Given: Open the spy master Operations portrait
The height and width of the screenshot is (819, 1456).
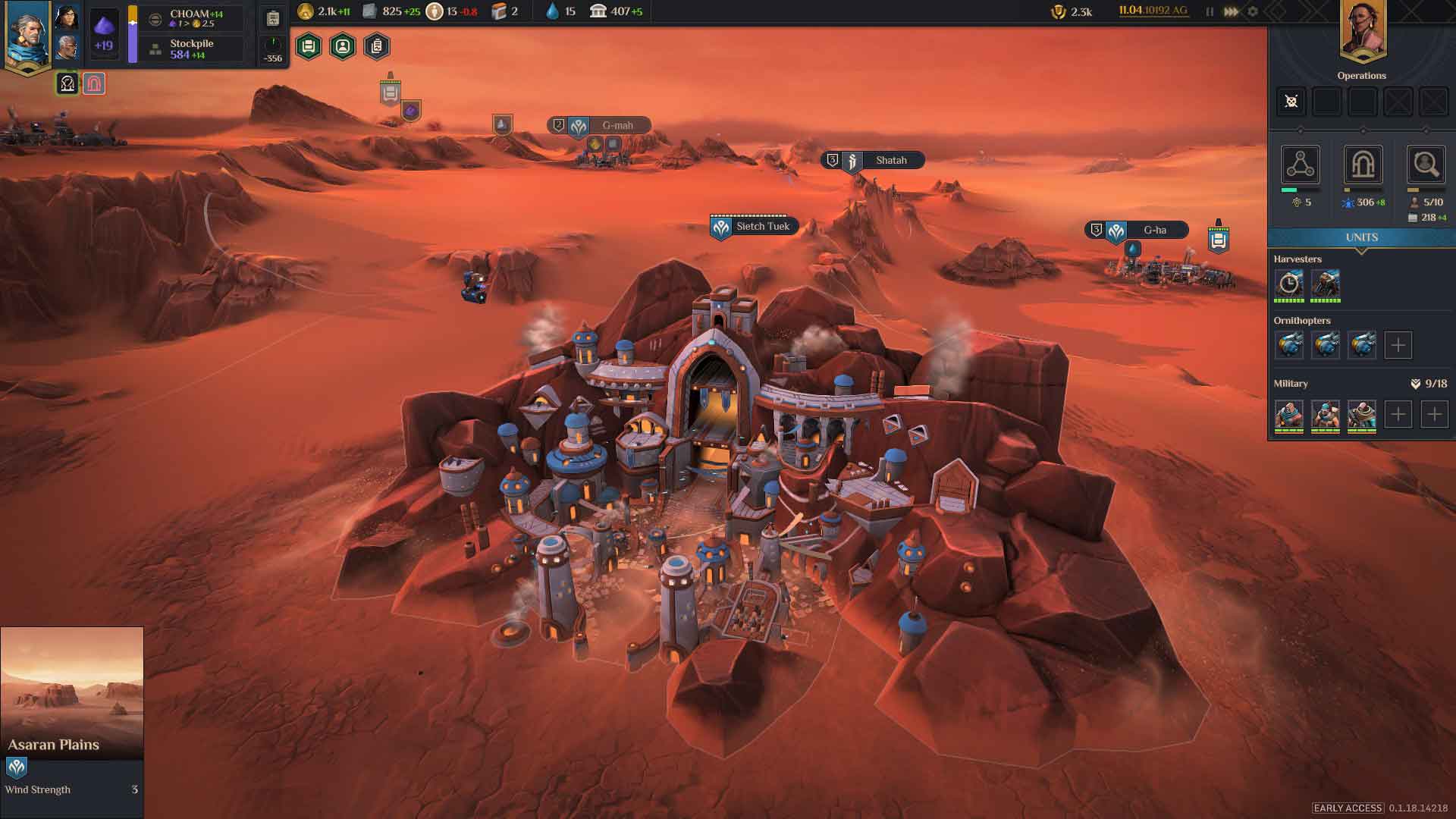Looking at the screenshot, I should [1362, 30].
